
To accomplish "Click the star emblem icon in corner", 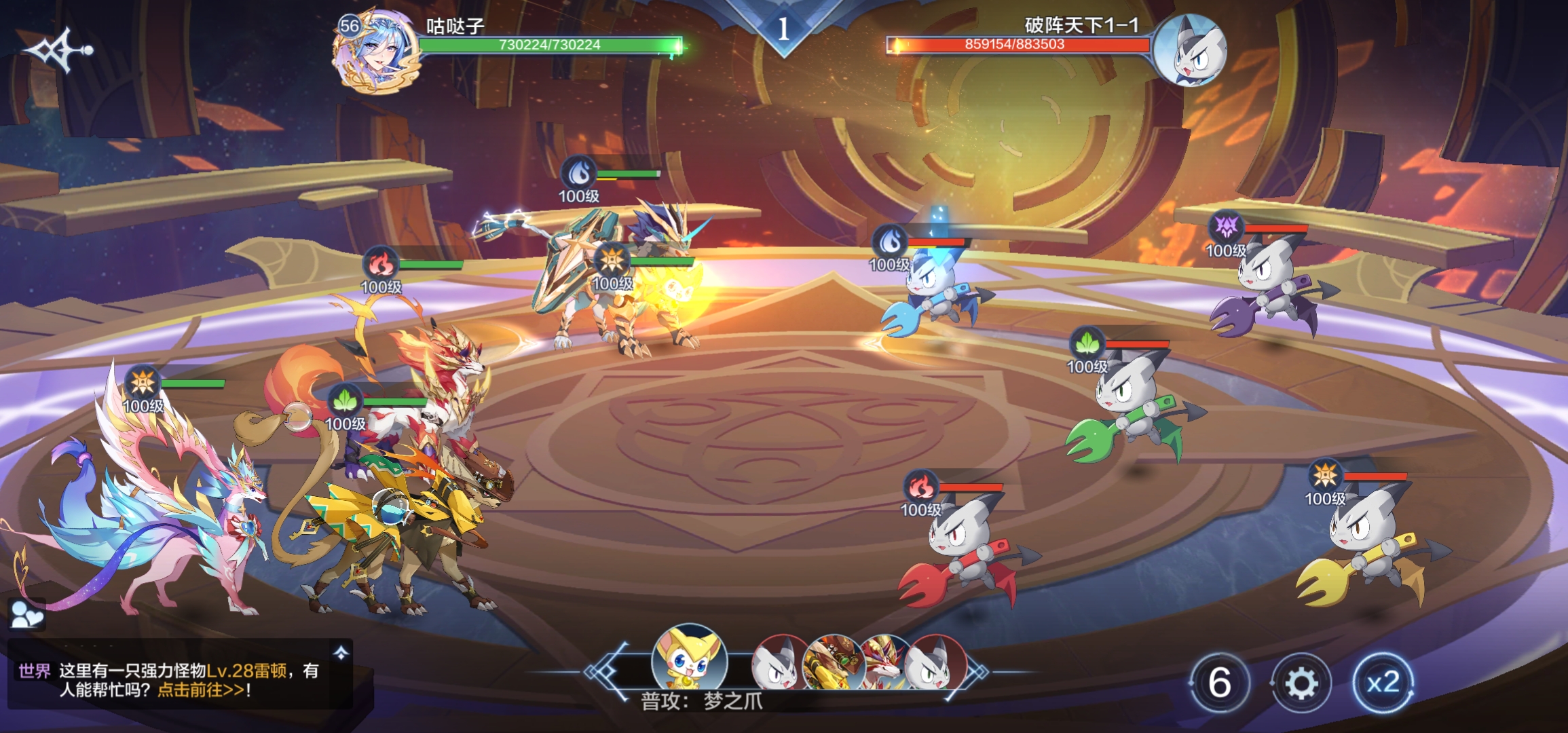I will (x=57, y=50).
